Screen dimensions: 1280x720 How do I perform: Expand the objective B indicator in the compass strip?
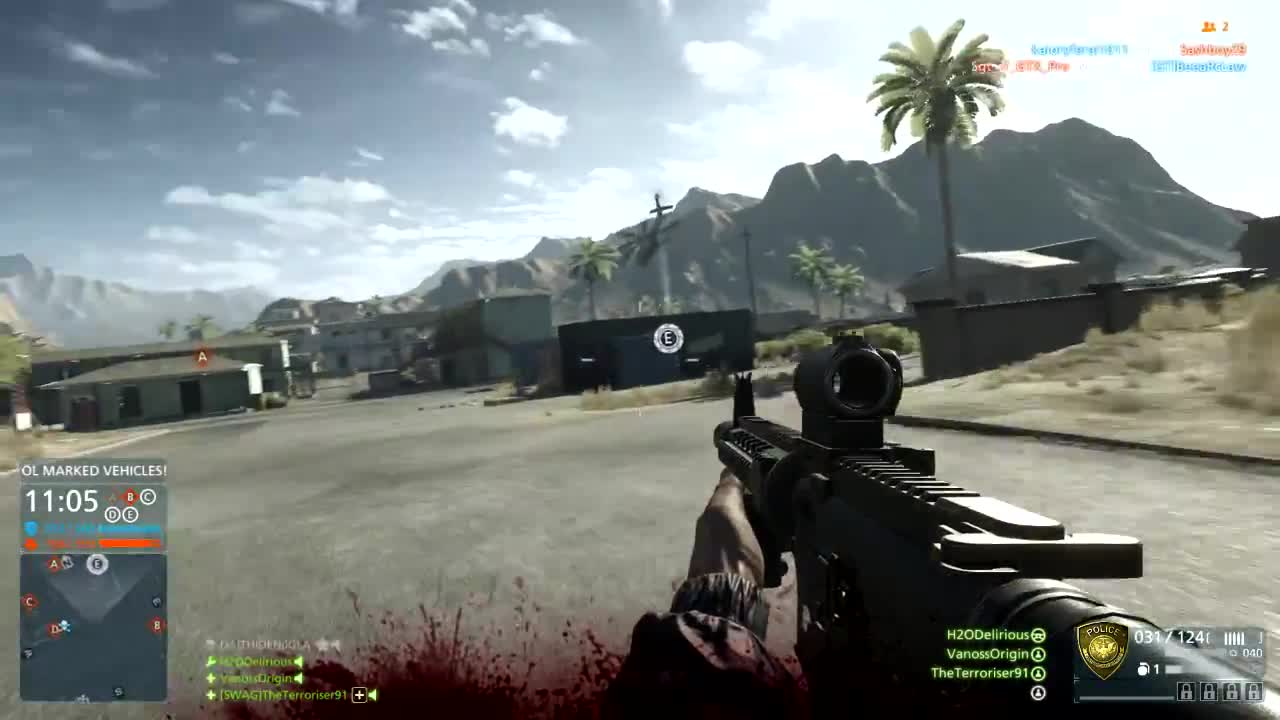pos(130,497)
